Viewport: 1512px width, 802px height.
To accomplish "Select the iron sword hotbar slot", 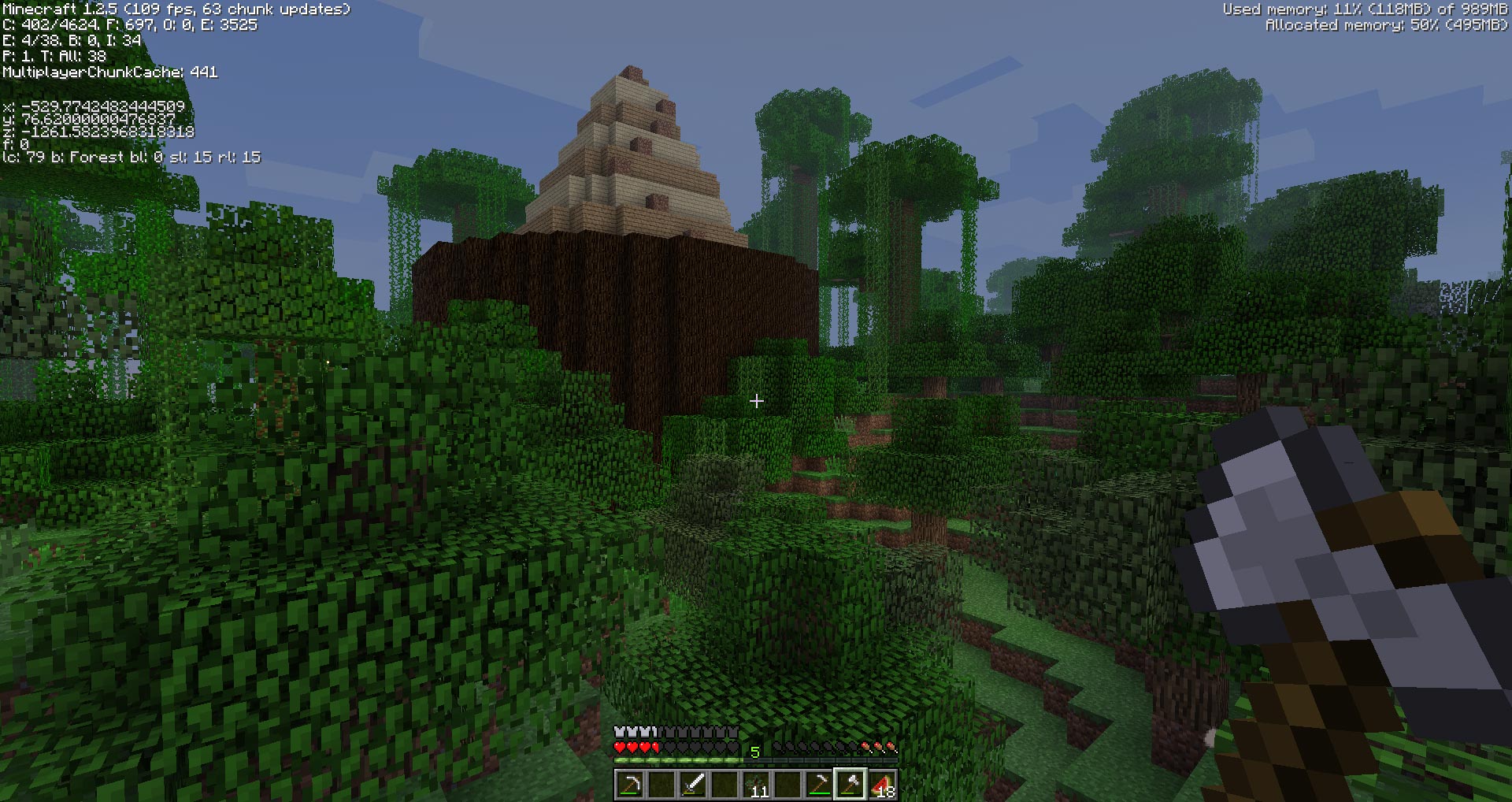I will tap(693, 785).
